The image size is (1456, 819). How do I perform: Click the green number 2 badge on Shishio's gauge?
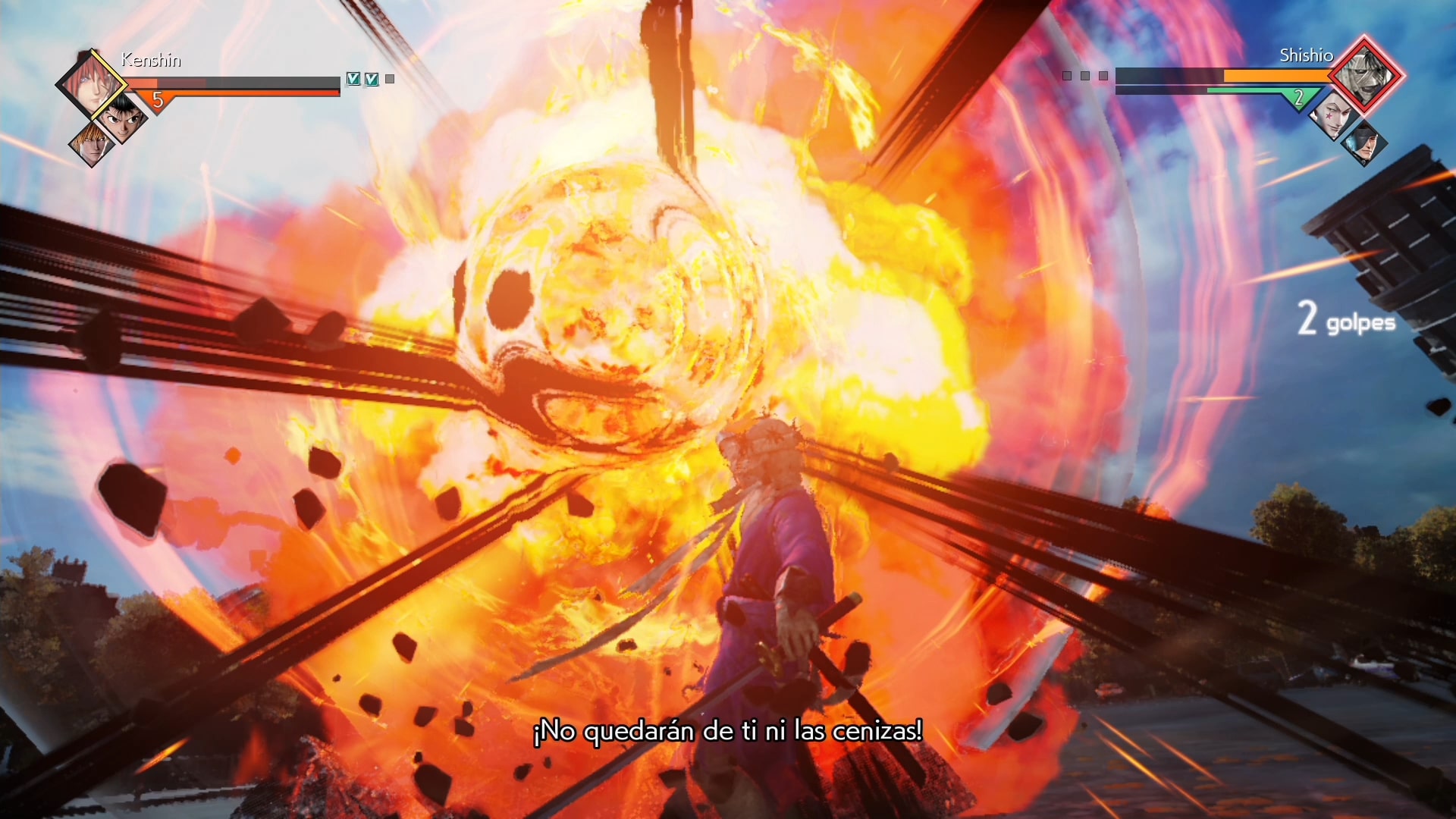(x=1300, y=97)
